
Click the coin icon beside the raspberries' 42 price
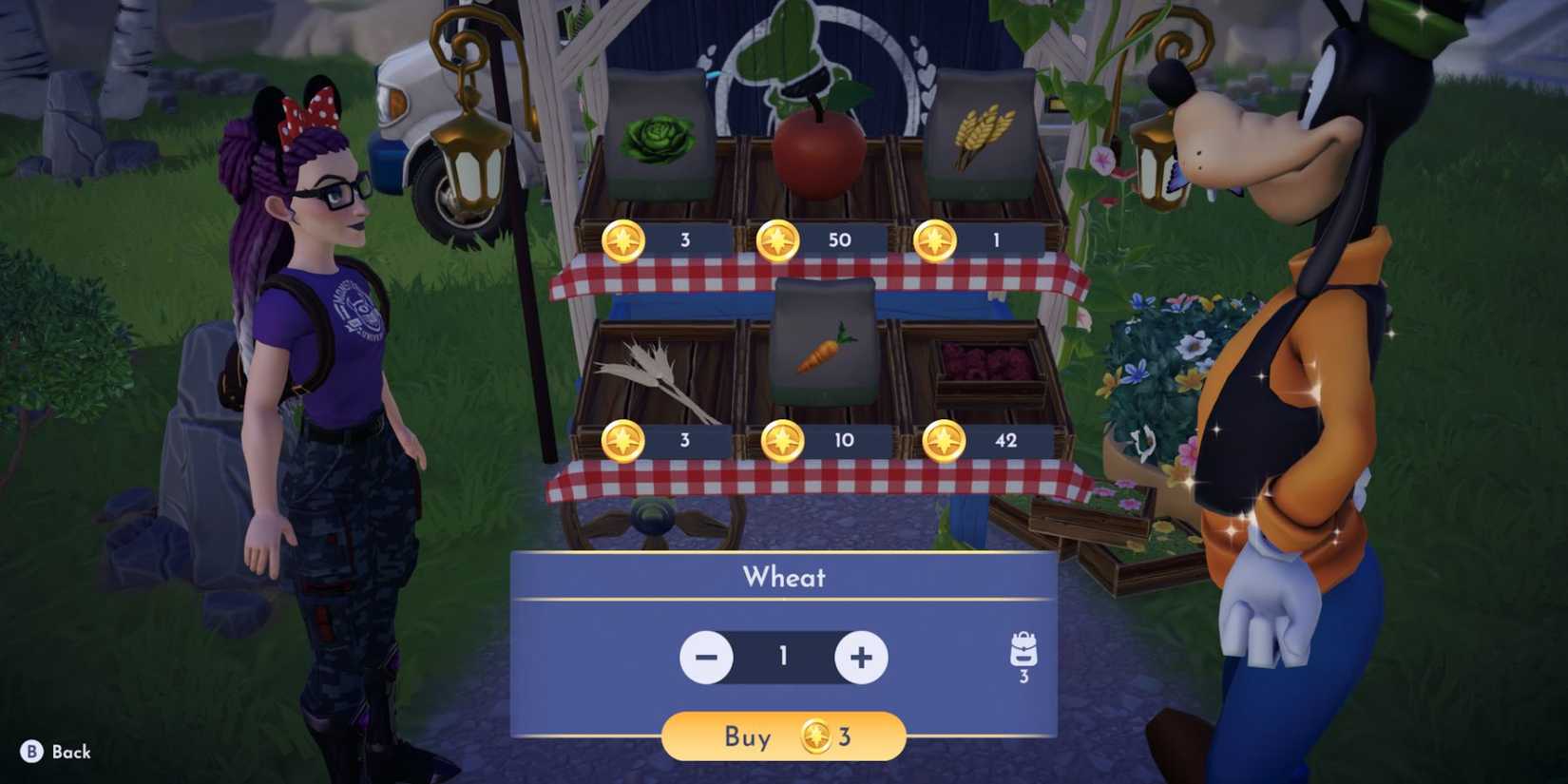[943, 441]
